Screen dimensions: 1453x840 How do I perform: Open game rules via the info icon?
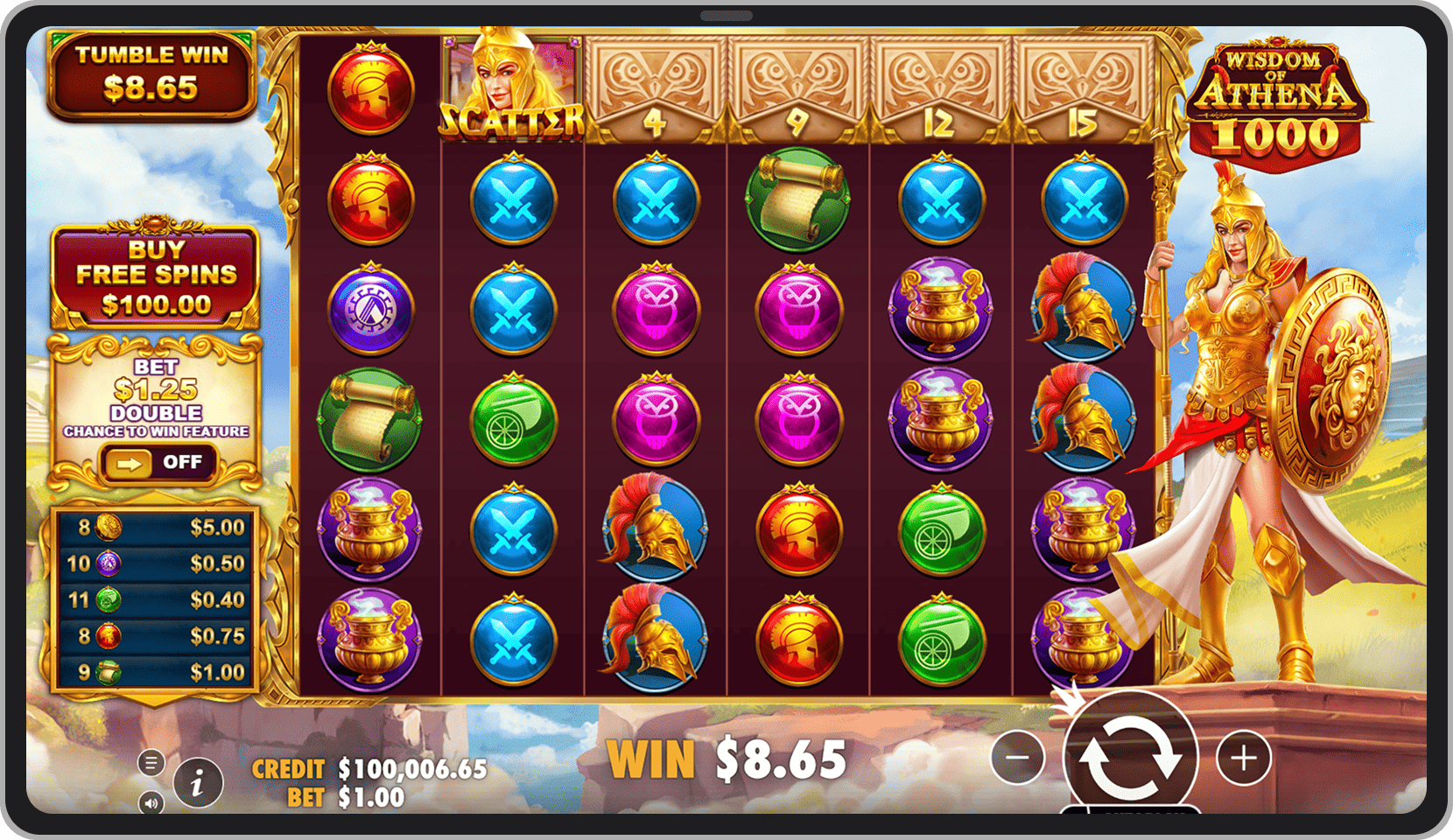(197, 783)
